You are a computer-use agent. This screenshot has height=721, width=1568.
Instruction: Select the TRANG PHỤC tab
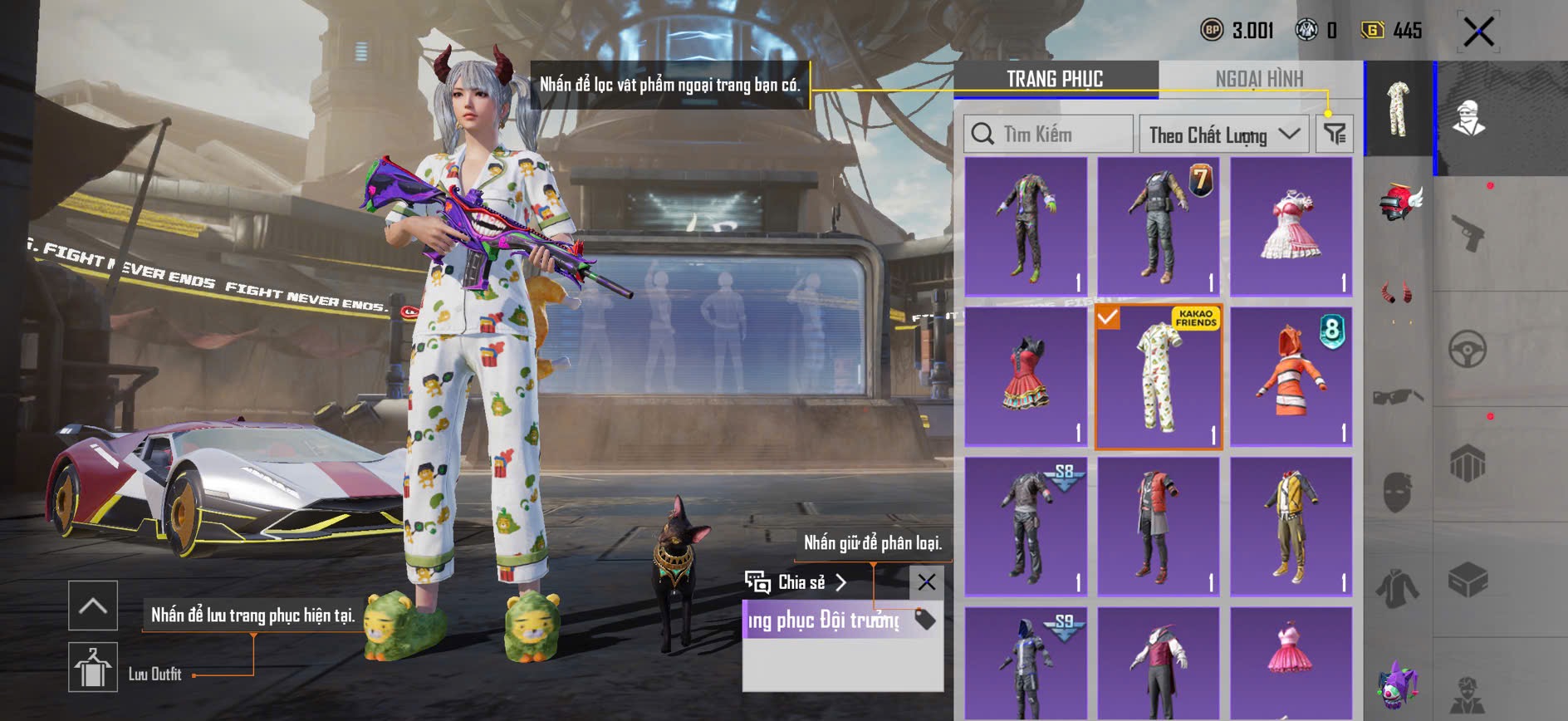pyautogui.click(x=1055, y=79)
